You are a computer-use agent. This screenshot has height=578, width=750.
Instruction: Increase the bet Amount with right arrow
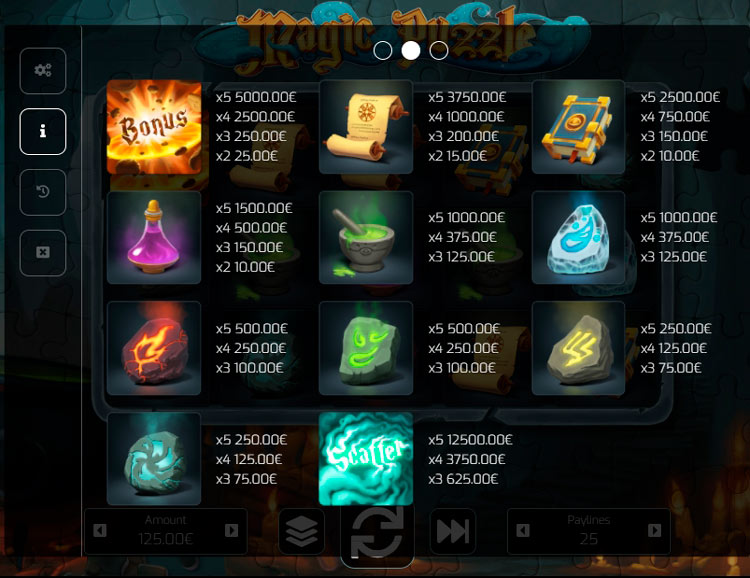click(x=232, y=530)
